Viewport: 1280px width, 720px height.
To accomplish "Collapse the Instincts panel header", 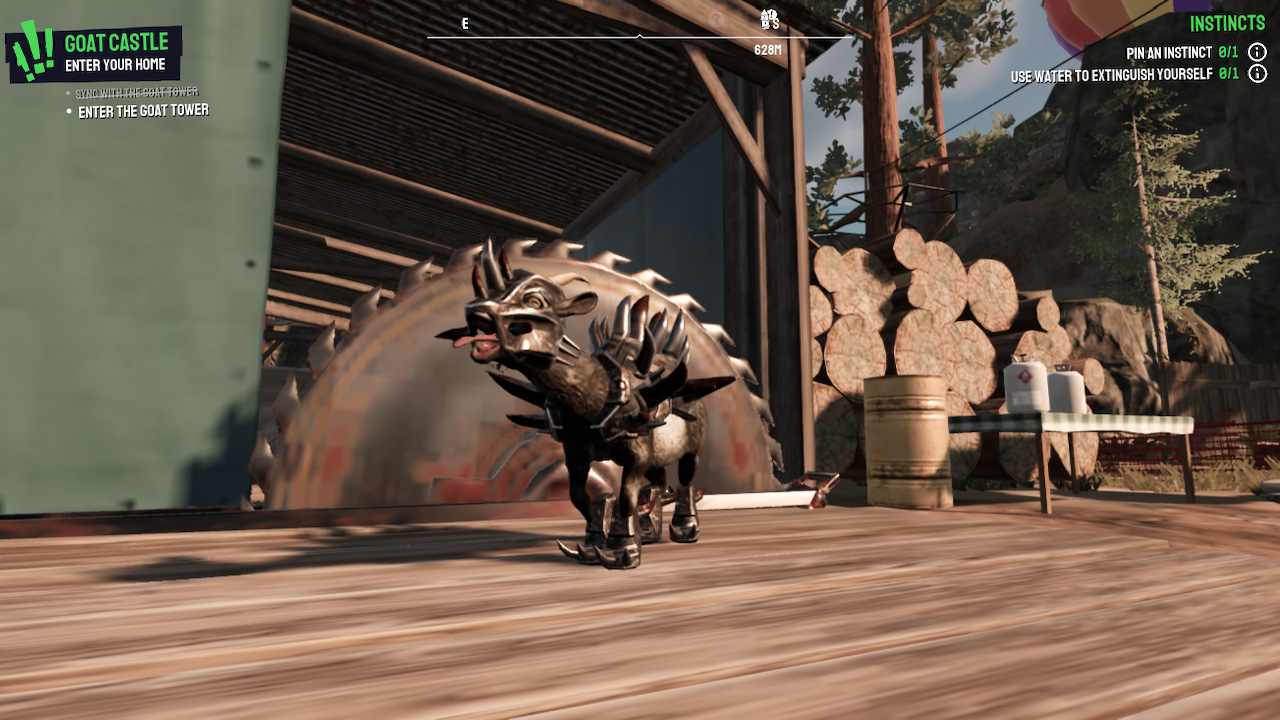I will click(x=1228, y=22).
